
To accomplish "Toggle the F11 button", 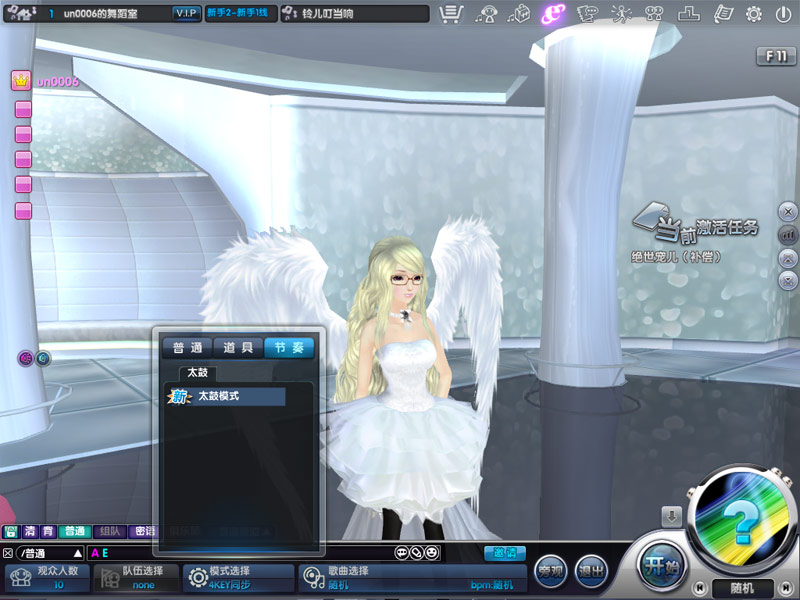I will pyautogui.click(x=776, y=56).
